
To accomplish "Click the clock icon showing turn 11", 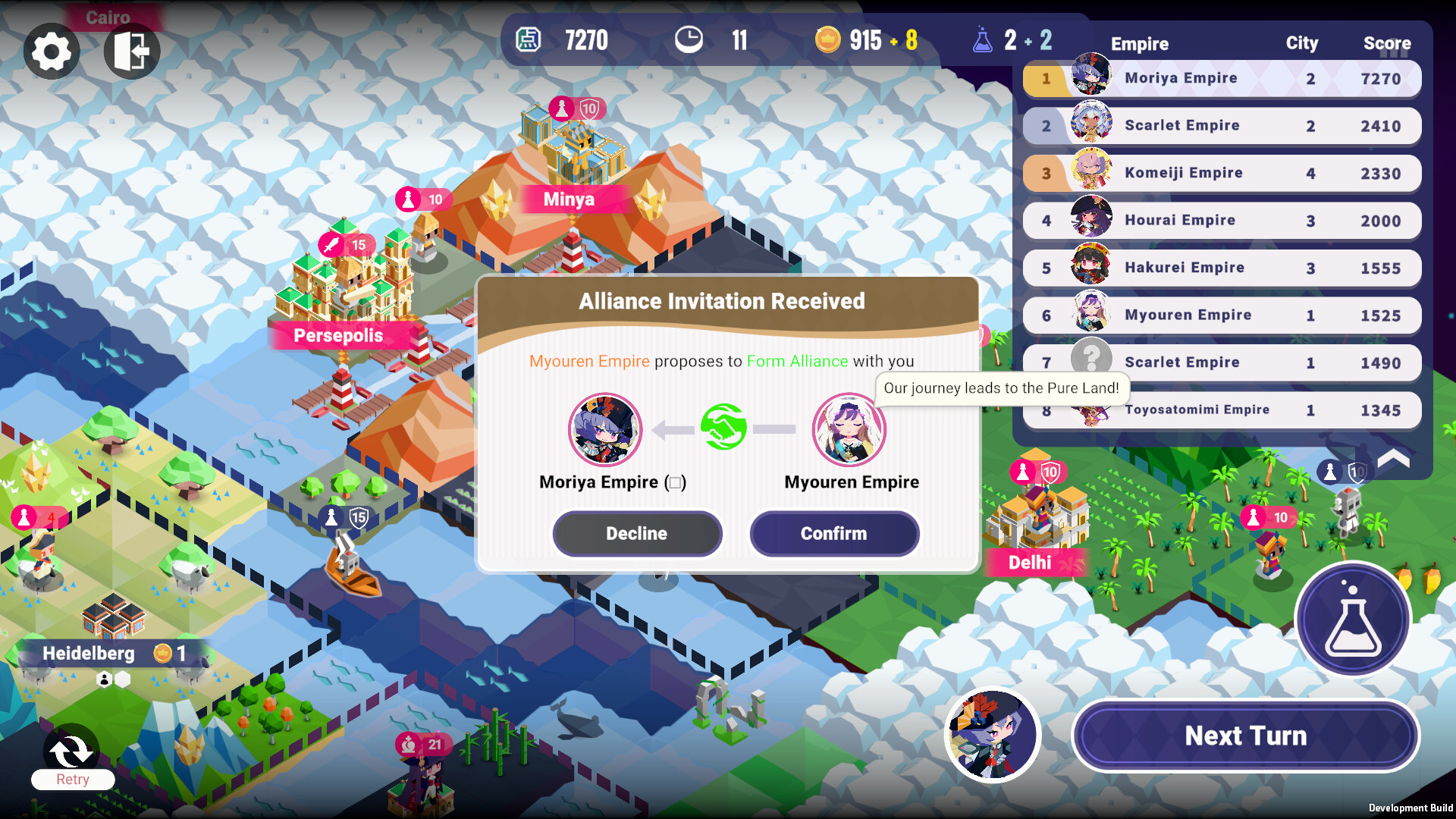I will pyautogui.click(x=690, y=39).
